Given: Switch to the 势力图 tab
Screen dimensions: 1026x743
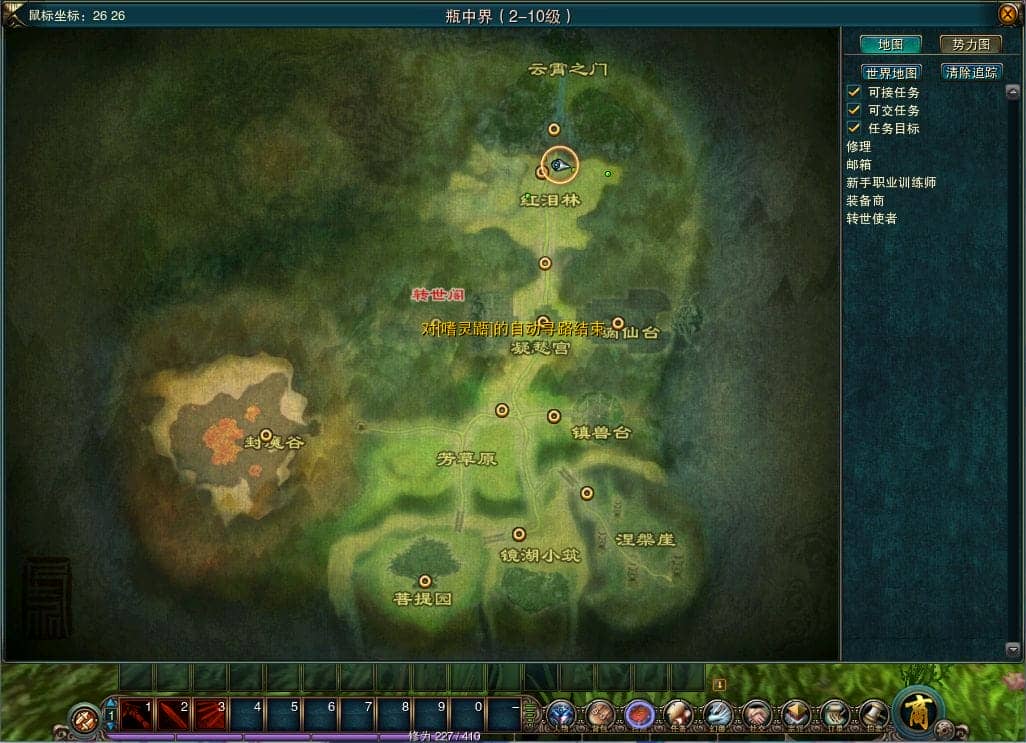Looking at the screenshot, I should click(970, 45).
